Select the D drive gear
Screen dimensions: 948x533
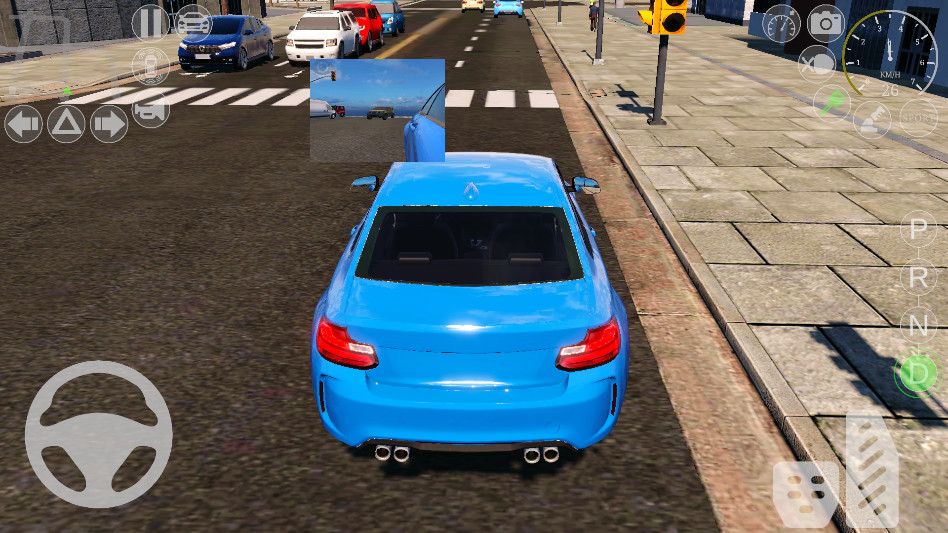(x=915, y=372)
